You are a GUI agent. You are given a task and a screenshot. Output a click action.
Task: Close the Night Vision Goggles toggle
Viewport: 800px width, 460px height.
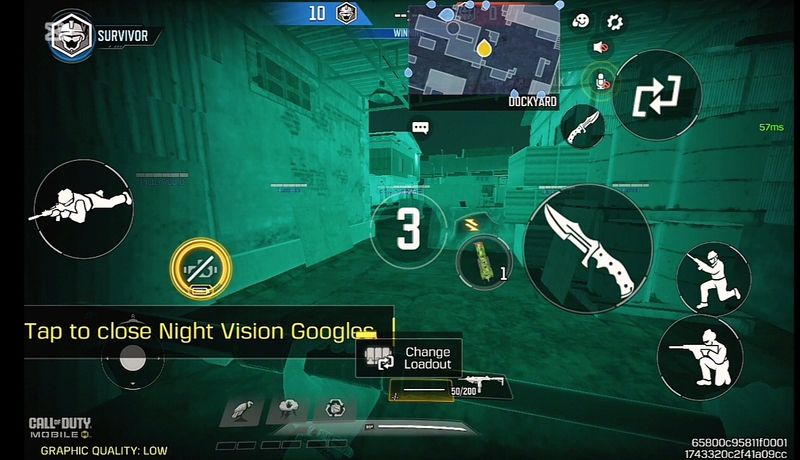[201, 269]
